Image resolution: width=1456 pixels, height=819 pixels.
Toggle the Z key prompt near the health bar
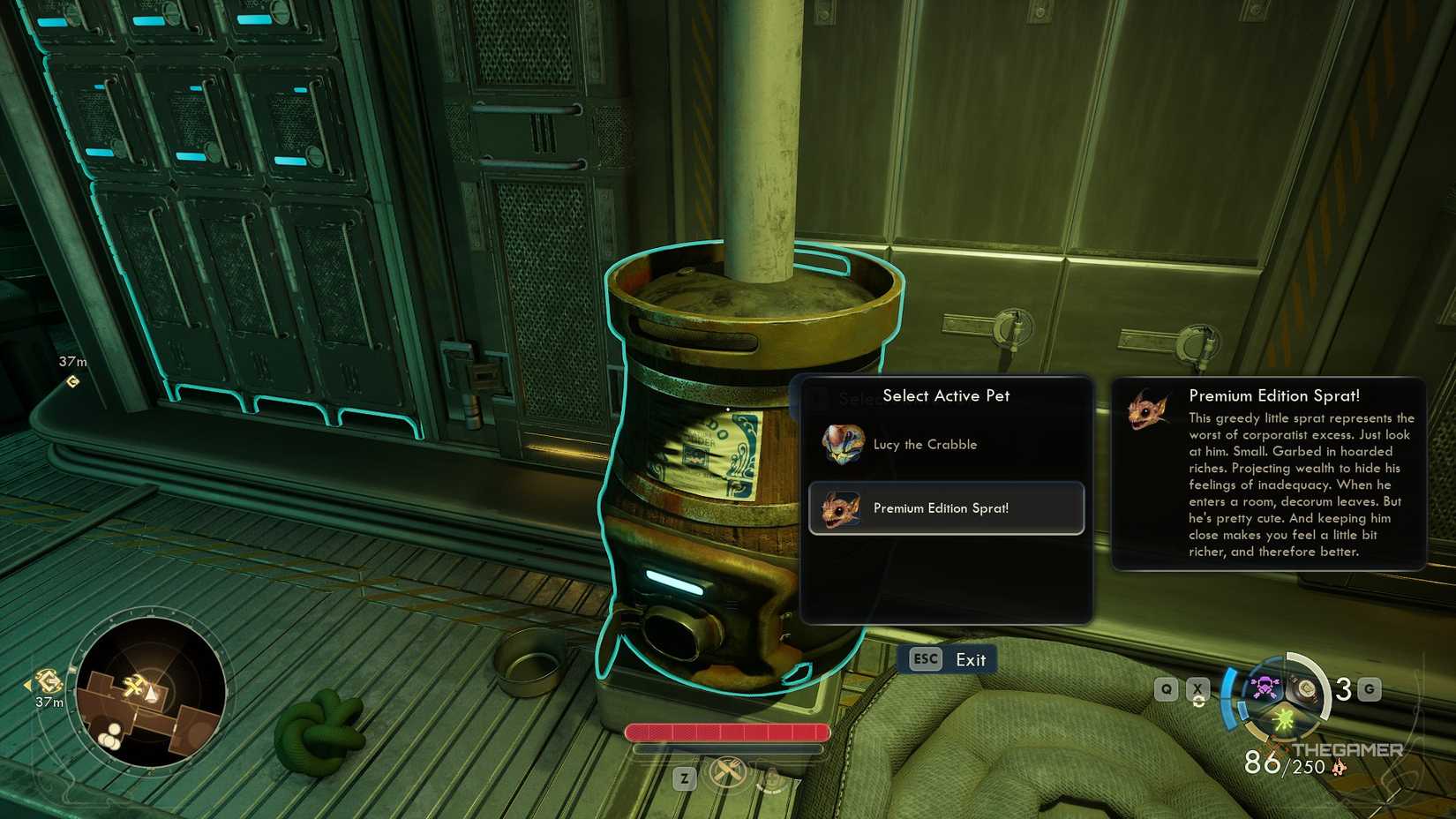(684, 779)
